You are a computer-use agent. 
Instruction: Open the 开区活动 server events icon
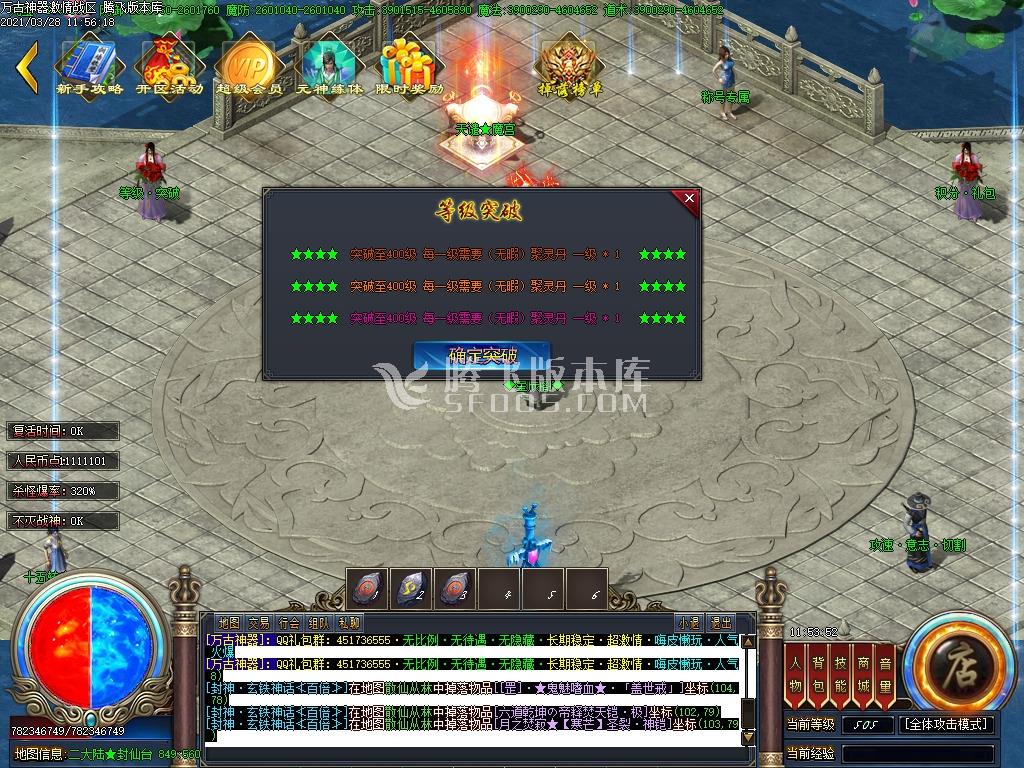pyautogui.click(x=169, y=66)
